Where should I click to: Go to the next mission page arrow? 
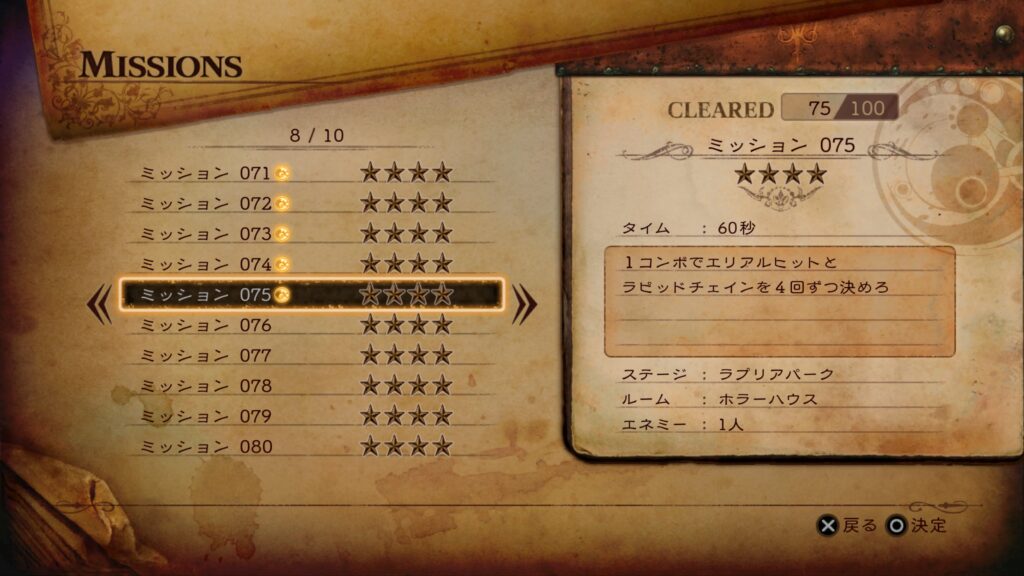click(524, 306)
